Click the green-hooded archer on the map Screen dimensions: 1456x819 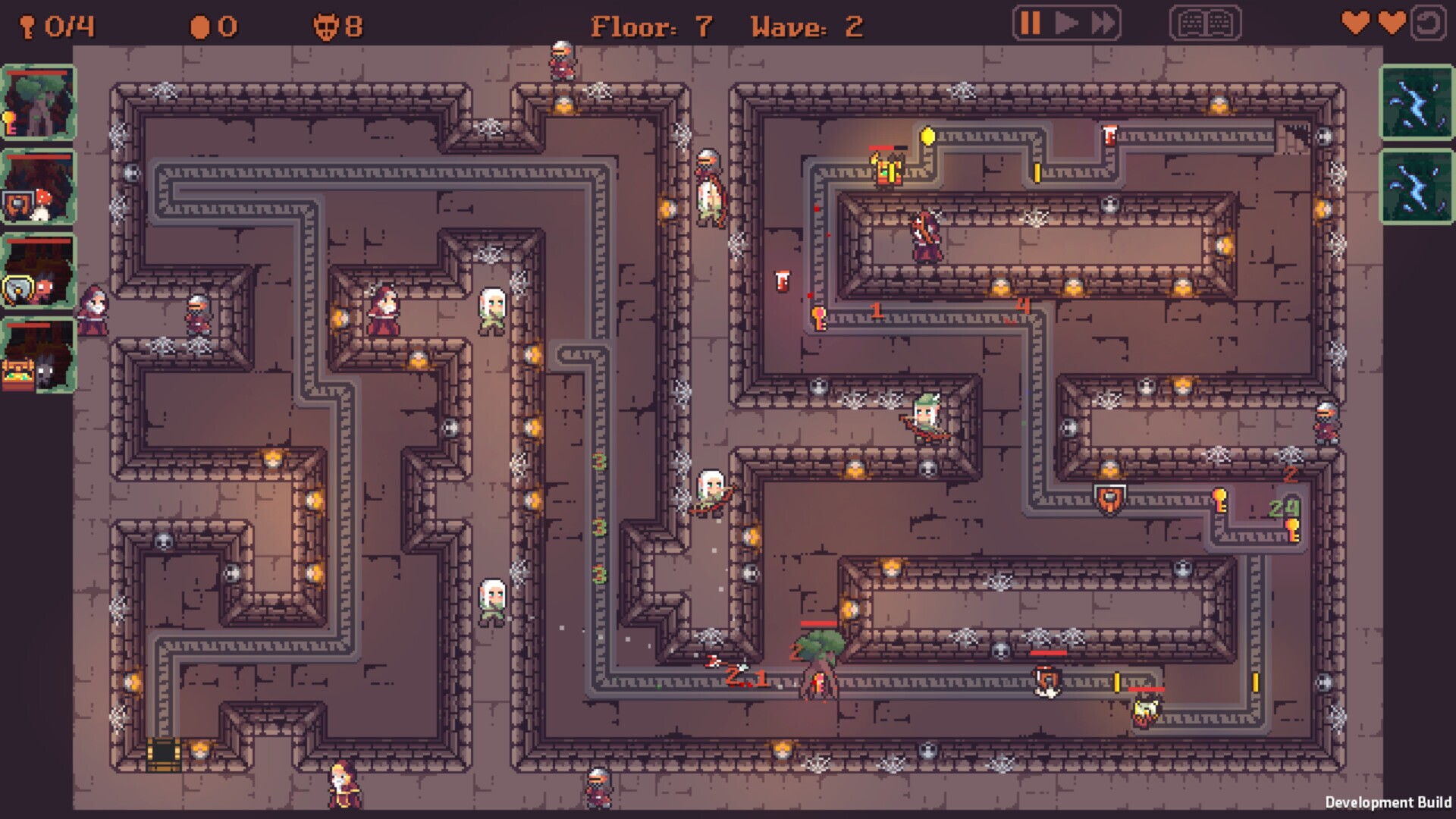point(927,419)
